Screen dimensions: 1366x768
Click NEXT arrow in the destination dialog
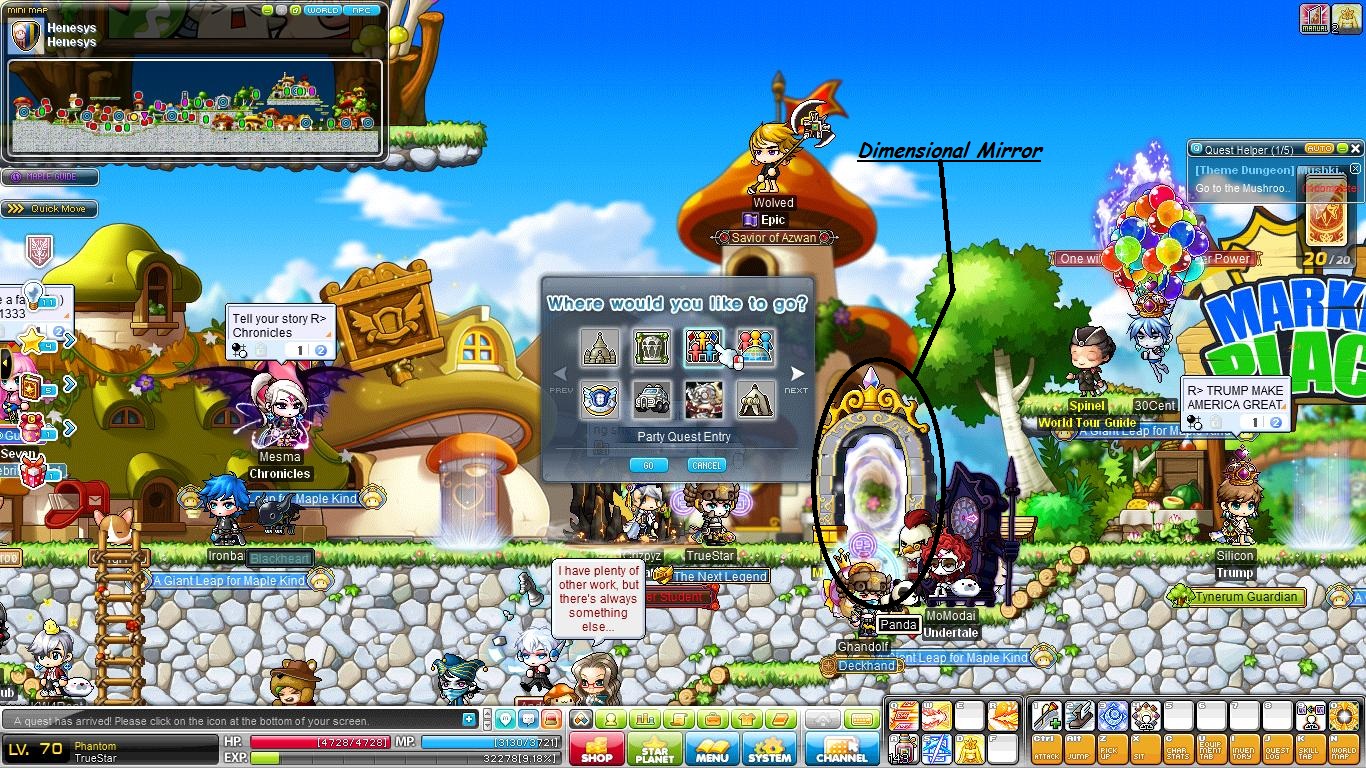(797, 373)
